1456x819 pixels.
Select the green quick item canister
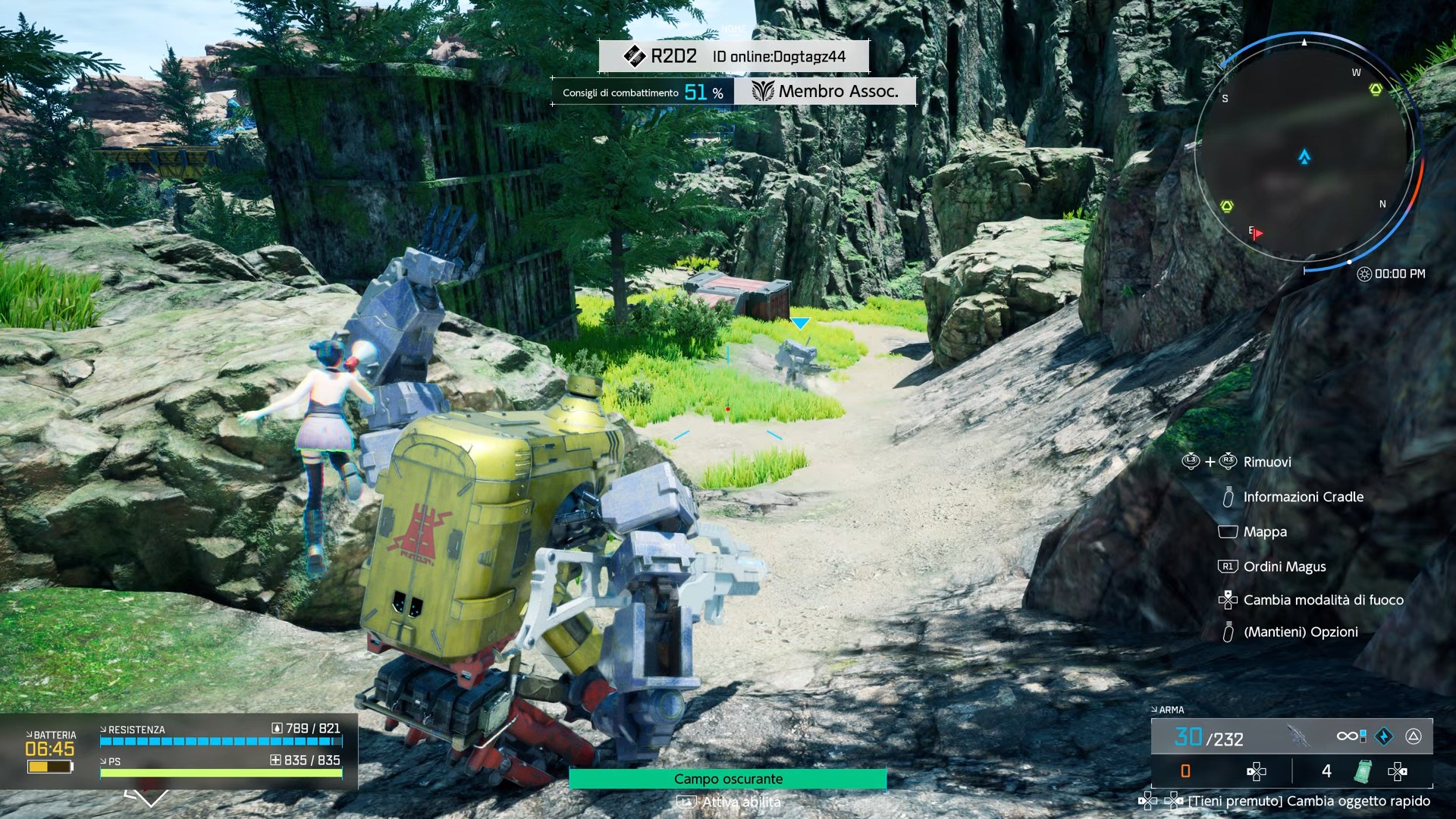pyautogui.click(x=1363, y=771)
